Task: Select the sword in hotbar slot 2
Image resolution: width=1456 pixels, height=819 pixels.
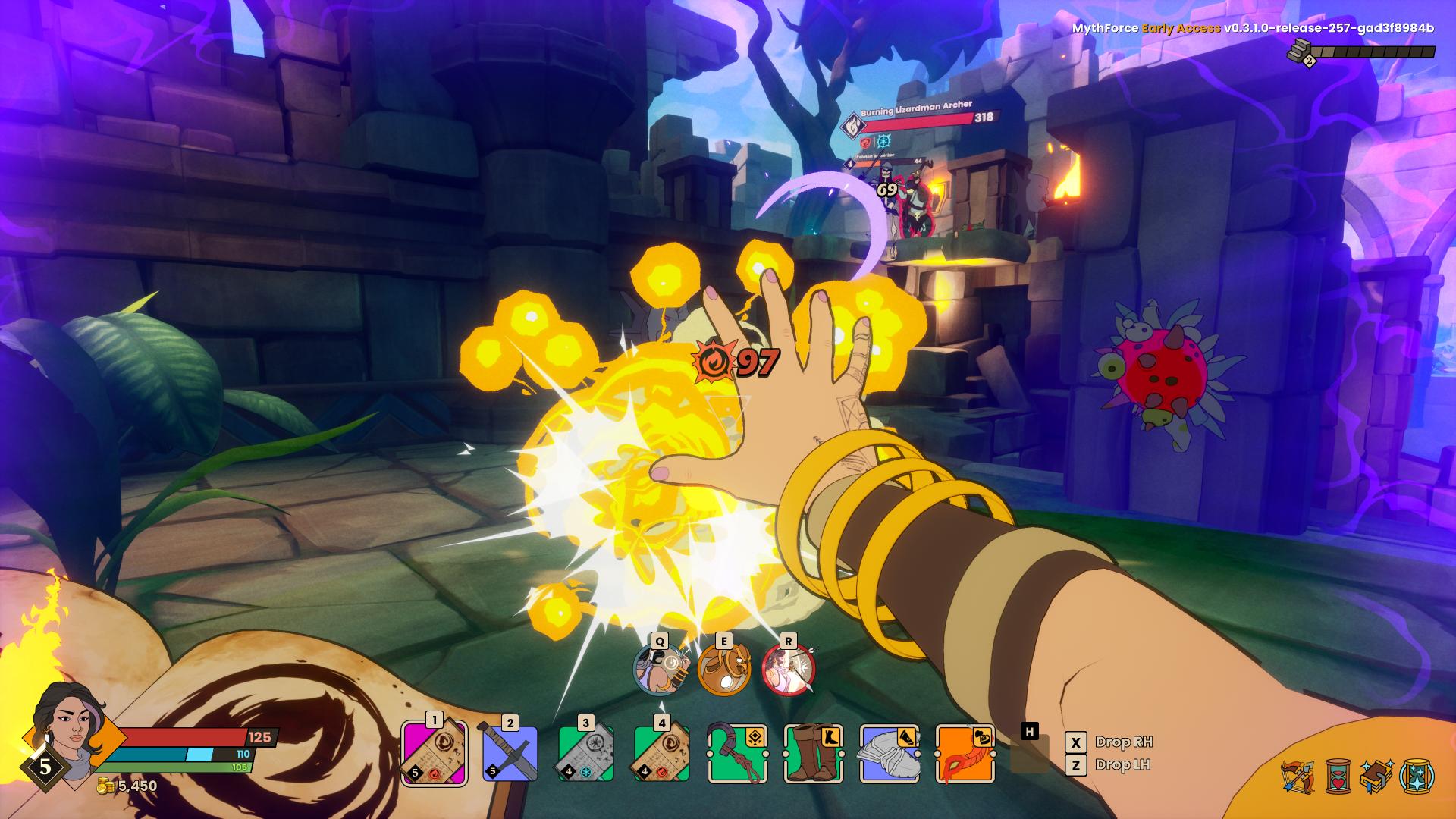Action: tap(510, 754)
